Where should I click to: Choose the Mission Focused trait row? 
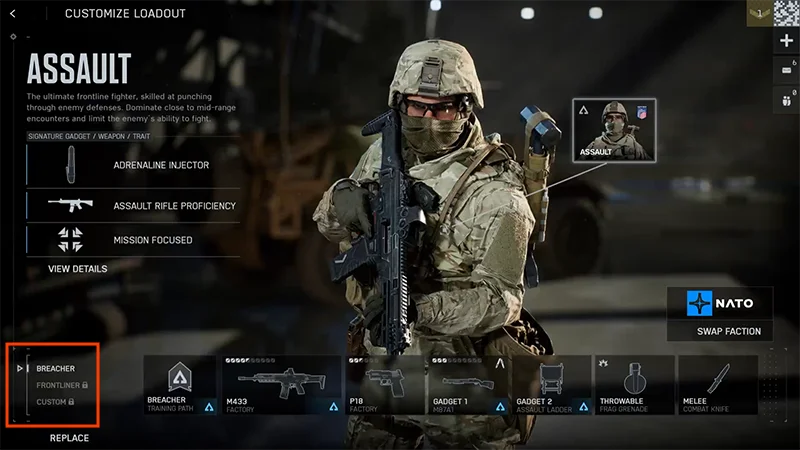tap(133, 240)
